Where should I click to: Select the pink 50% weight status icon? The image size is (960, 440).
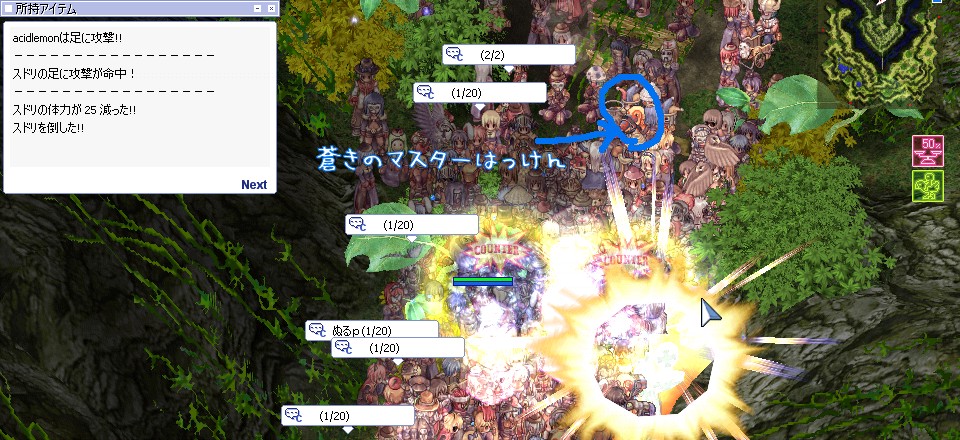pos(926,152)
